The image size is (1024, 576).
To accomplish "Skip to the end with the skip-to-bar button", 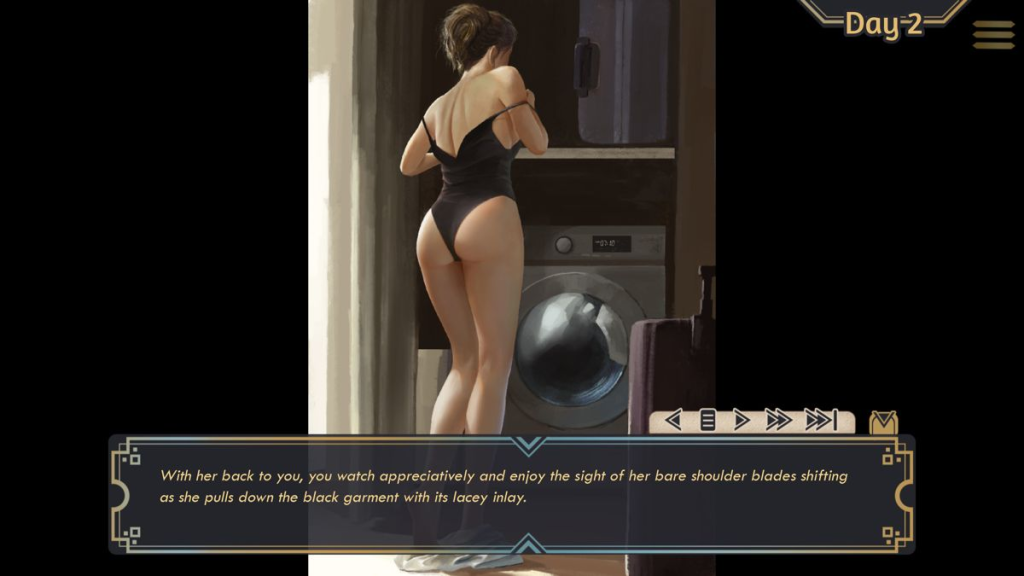I will click(x=821, y=421).
